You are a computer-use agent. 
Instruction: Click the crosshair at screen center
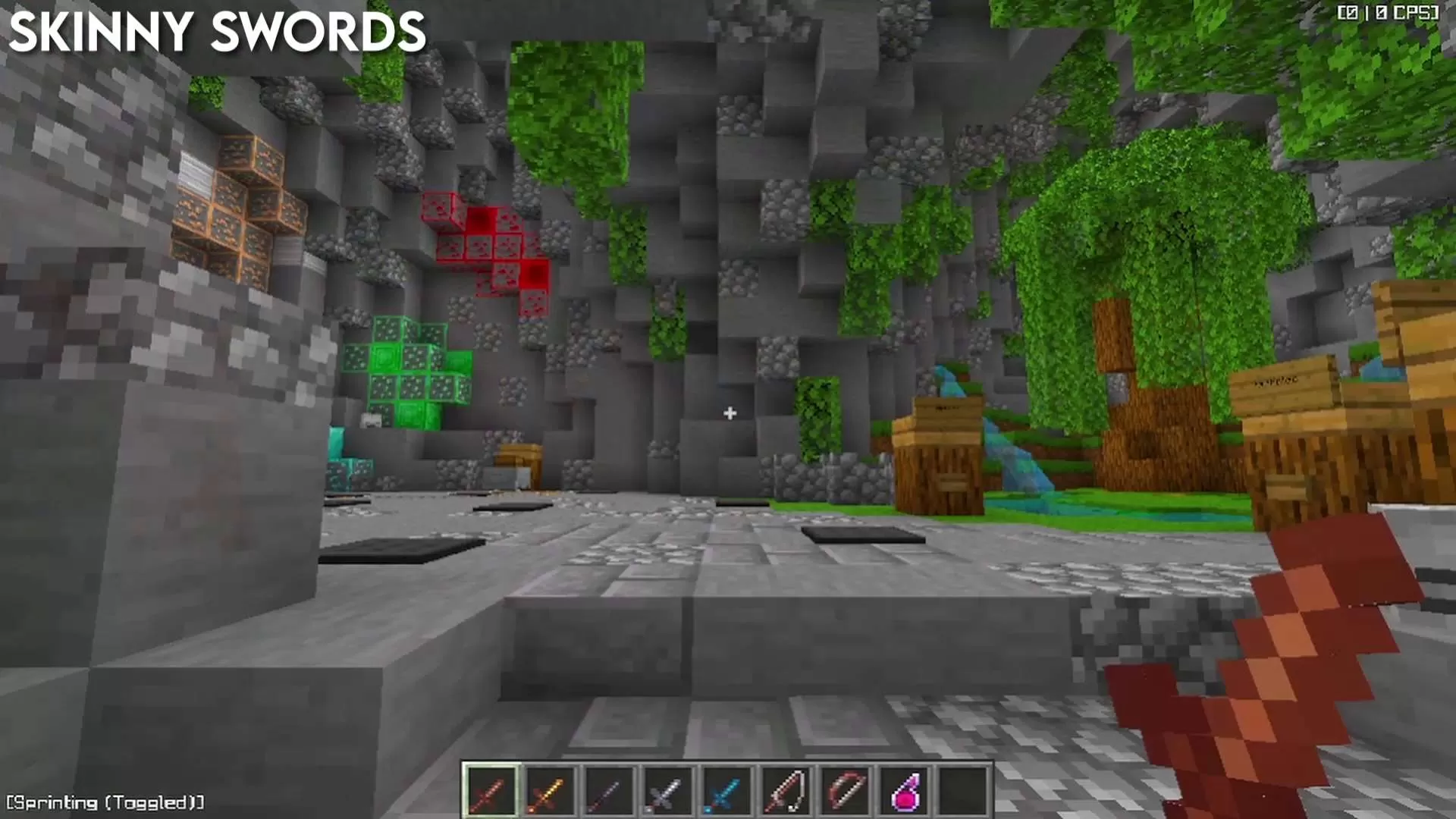point(730,413)
